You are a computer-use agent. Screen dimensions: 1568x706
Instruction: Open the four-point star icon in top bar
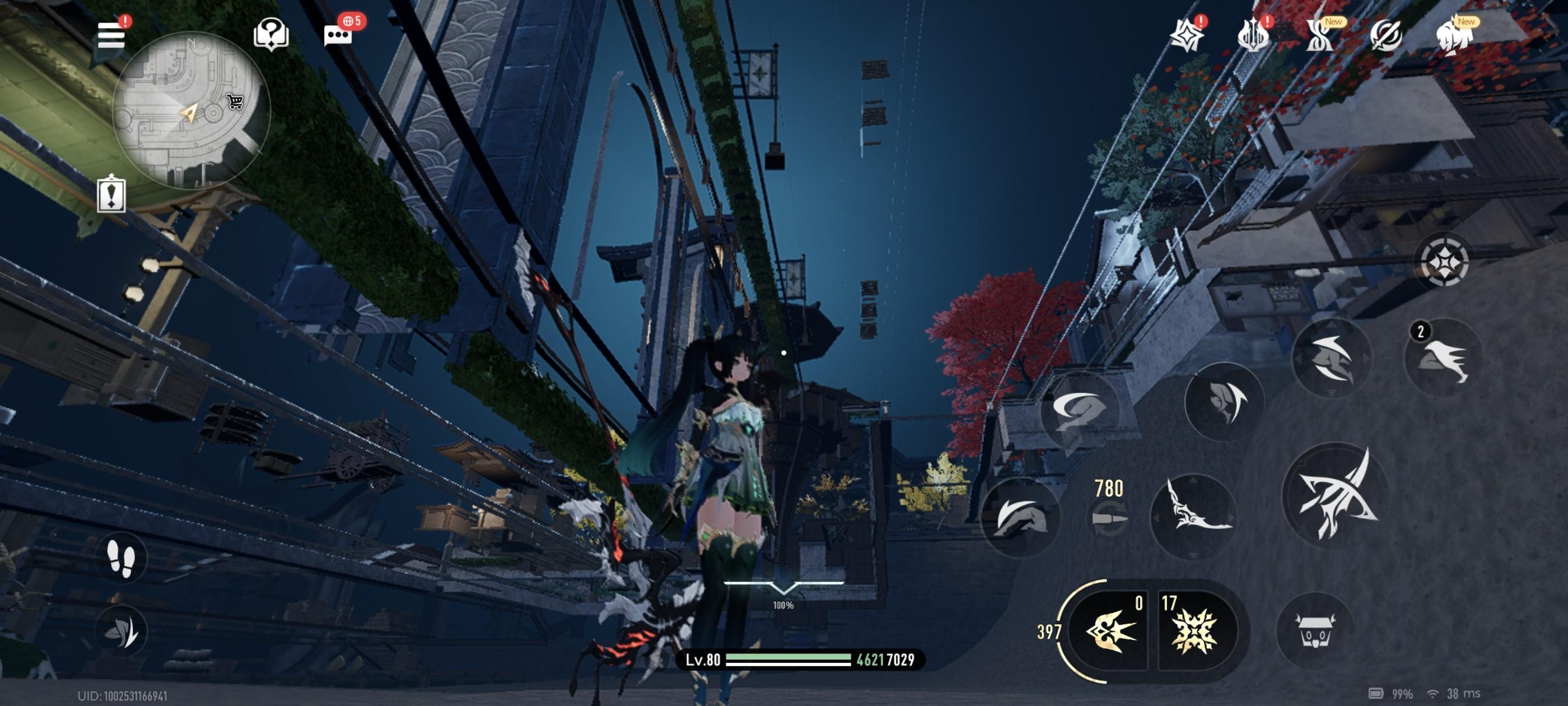click(x=1186, y=35)
